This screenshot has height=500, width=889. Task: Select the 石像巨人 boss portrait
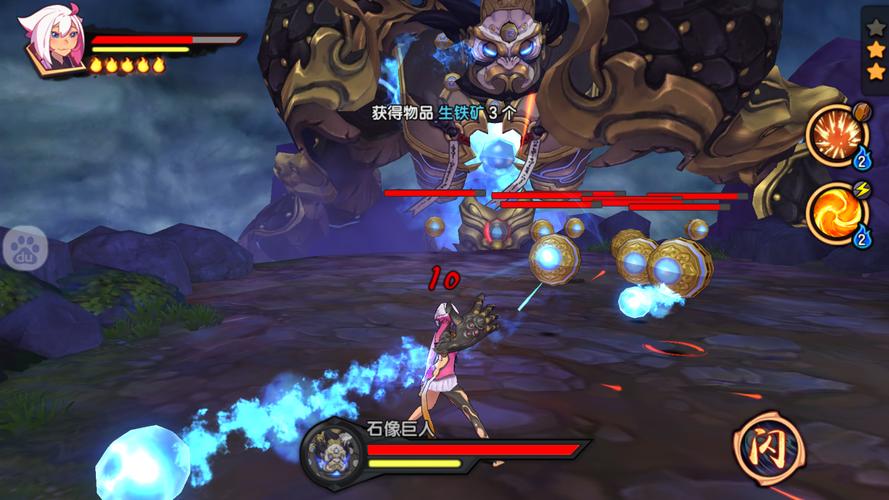point(332,450)
